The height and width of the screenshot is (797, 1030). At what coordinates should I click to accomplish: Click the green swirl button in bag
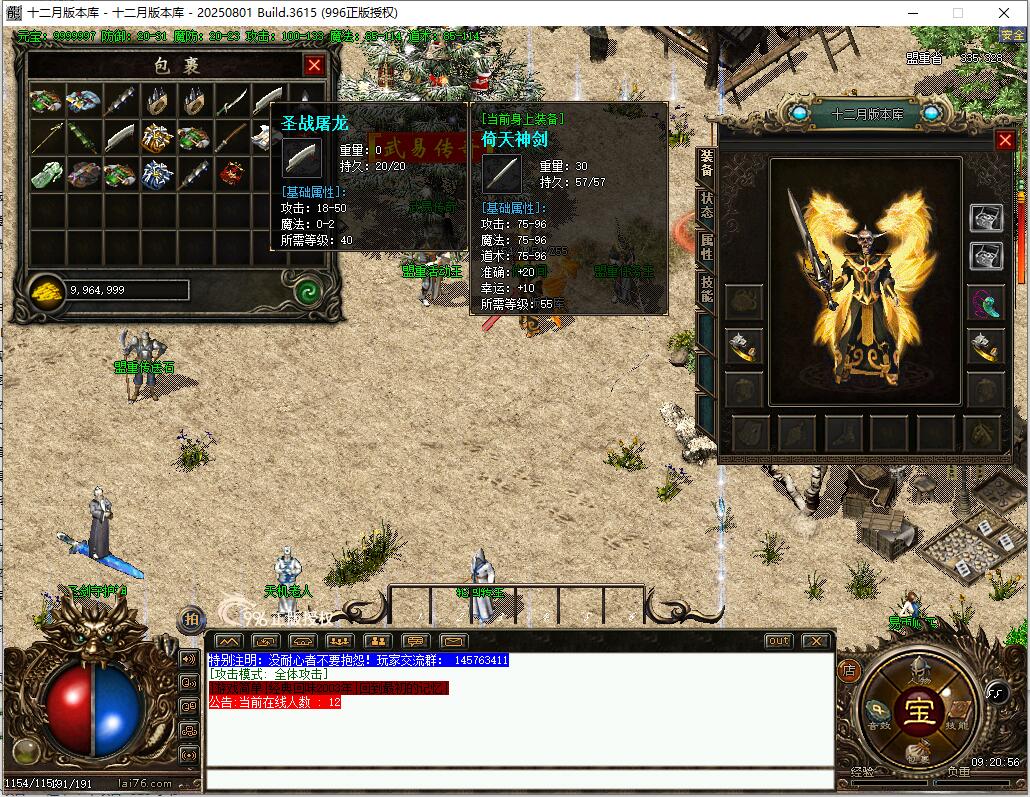pyautogui.click(x=308, y=292)
